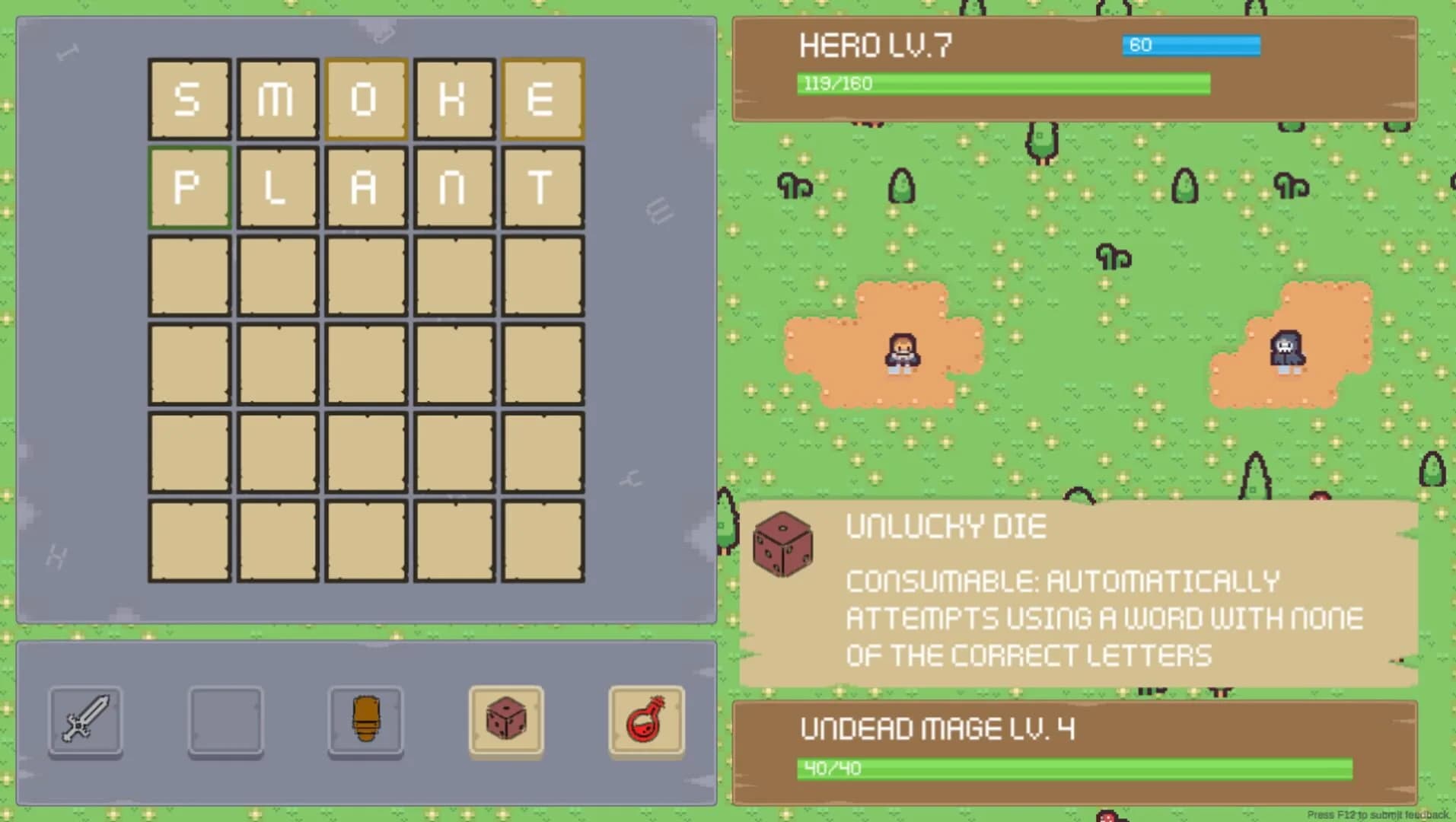Image resolution: width=1456 pixels, height=822 pixels.
Task: Select the Unlucky Die from the inventory
Action: (505, 720)
